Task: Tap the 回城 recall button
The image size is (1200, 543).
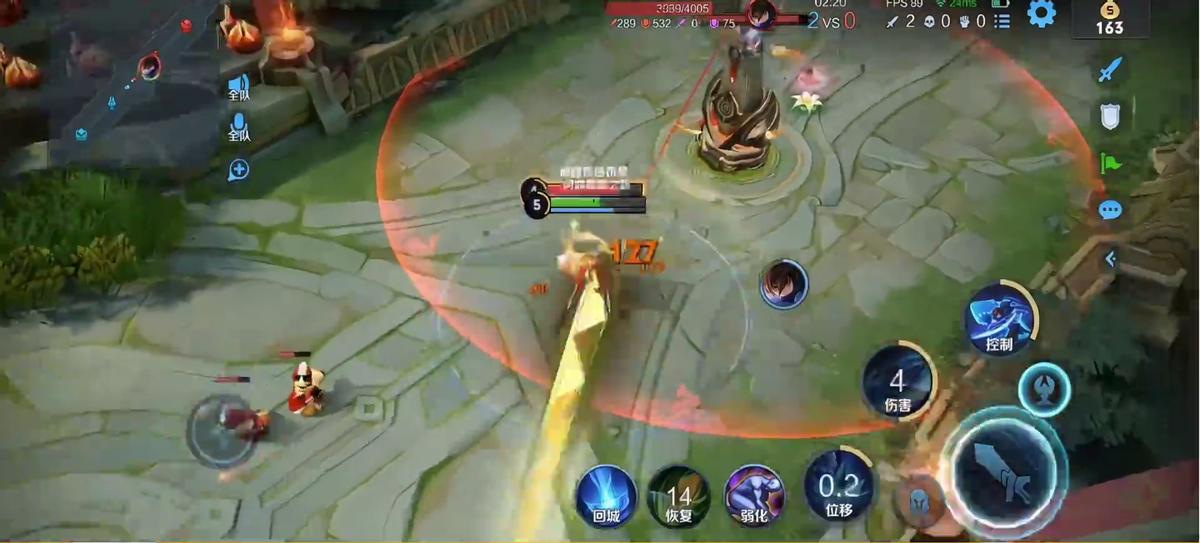Action: 606,496
